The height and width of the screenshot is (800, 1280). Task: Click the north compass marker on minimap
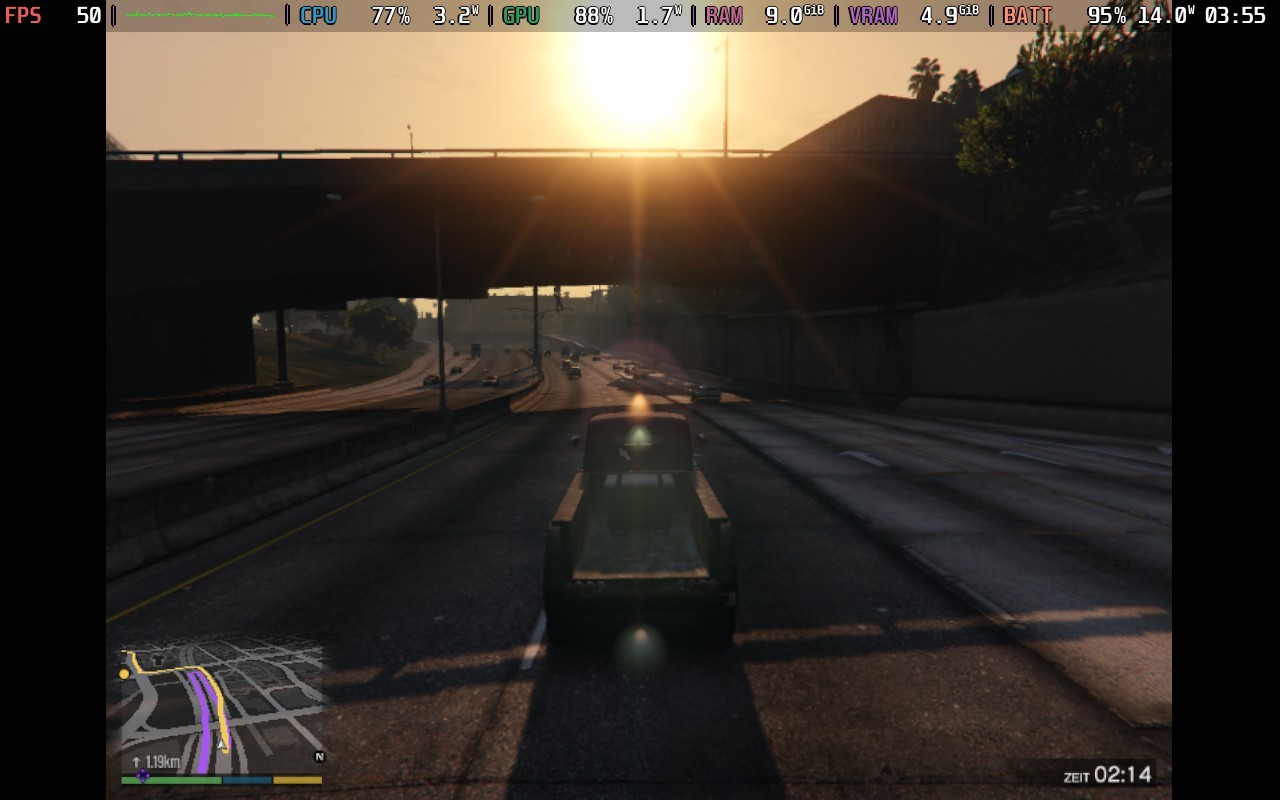click(x=320, y=757)
